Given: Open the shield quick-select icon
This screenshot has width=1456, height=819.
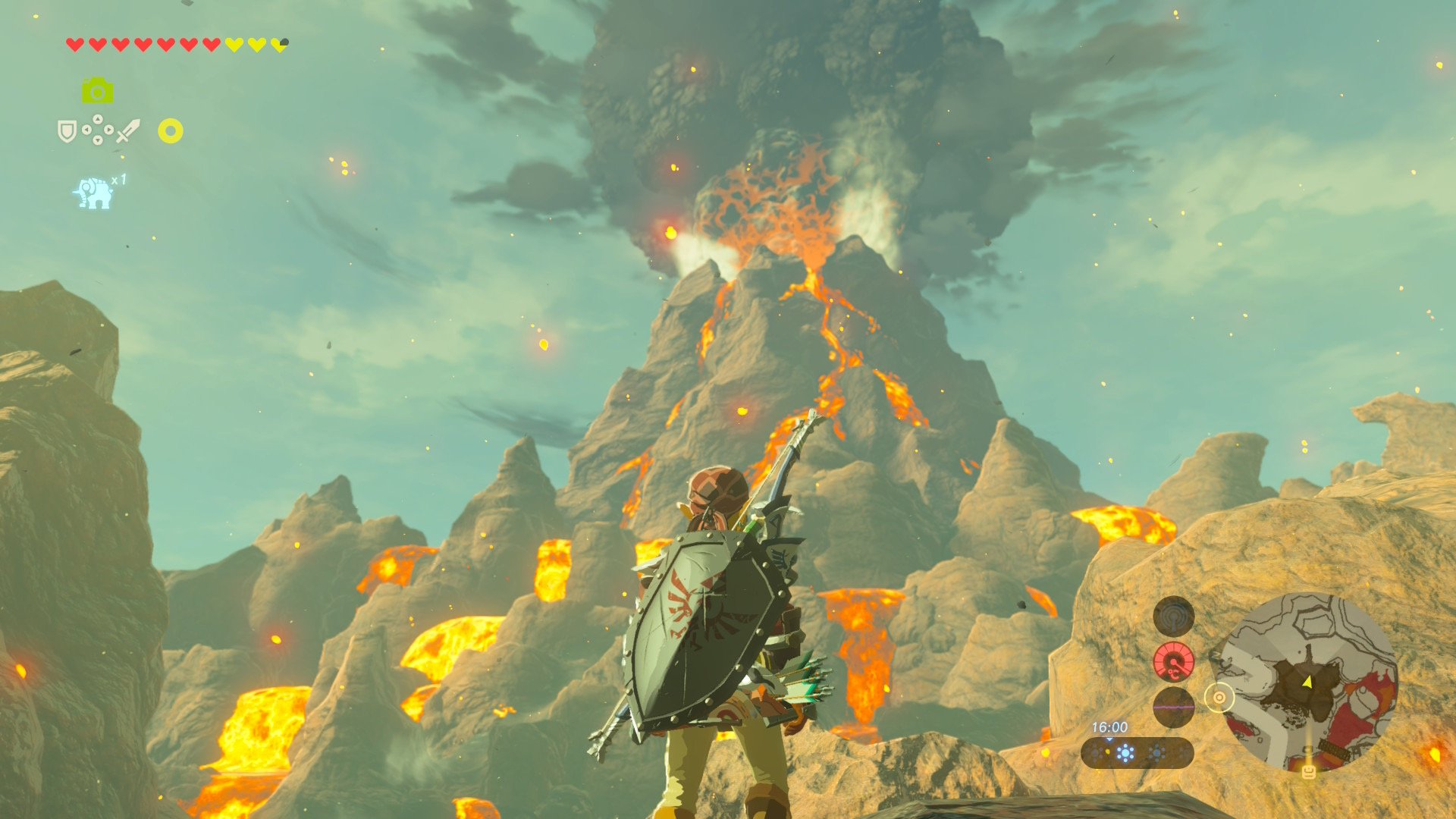Looking at the screenshot, I should coord(67,131).
